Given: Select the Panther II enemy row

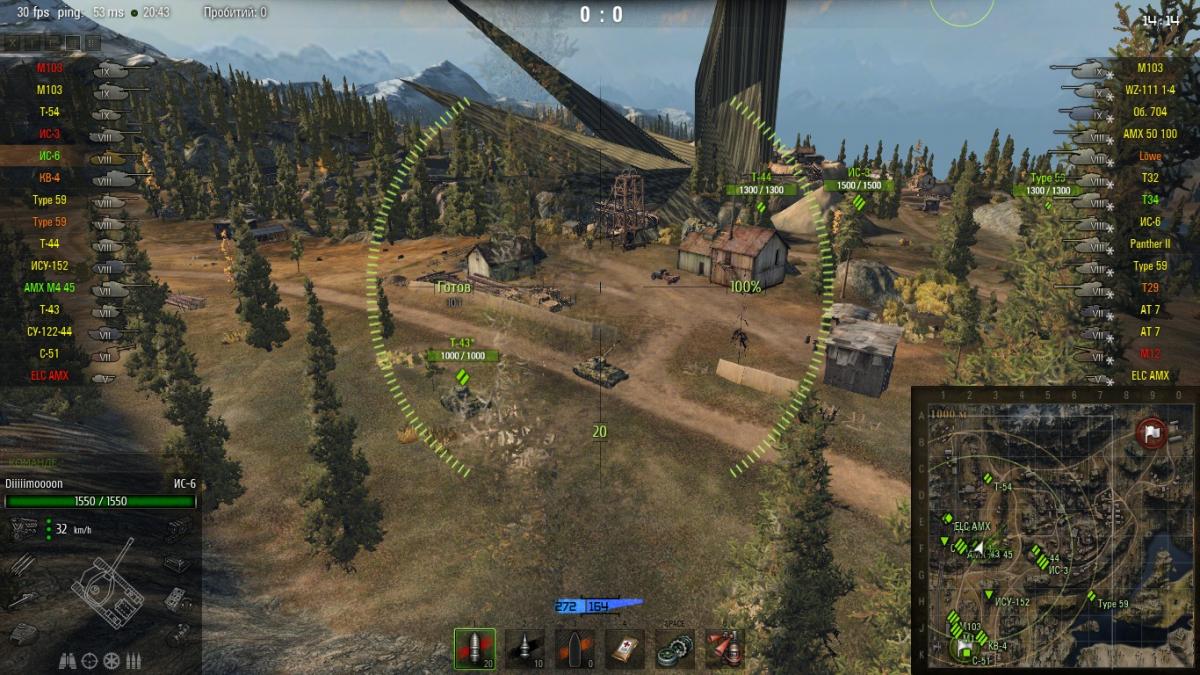Looking at the screenshot, I should click(1150, 244).
